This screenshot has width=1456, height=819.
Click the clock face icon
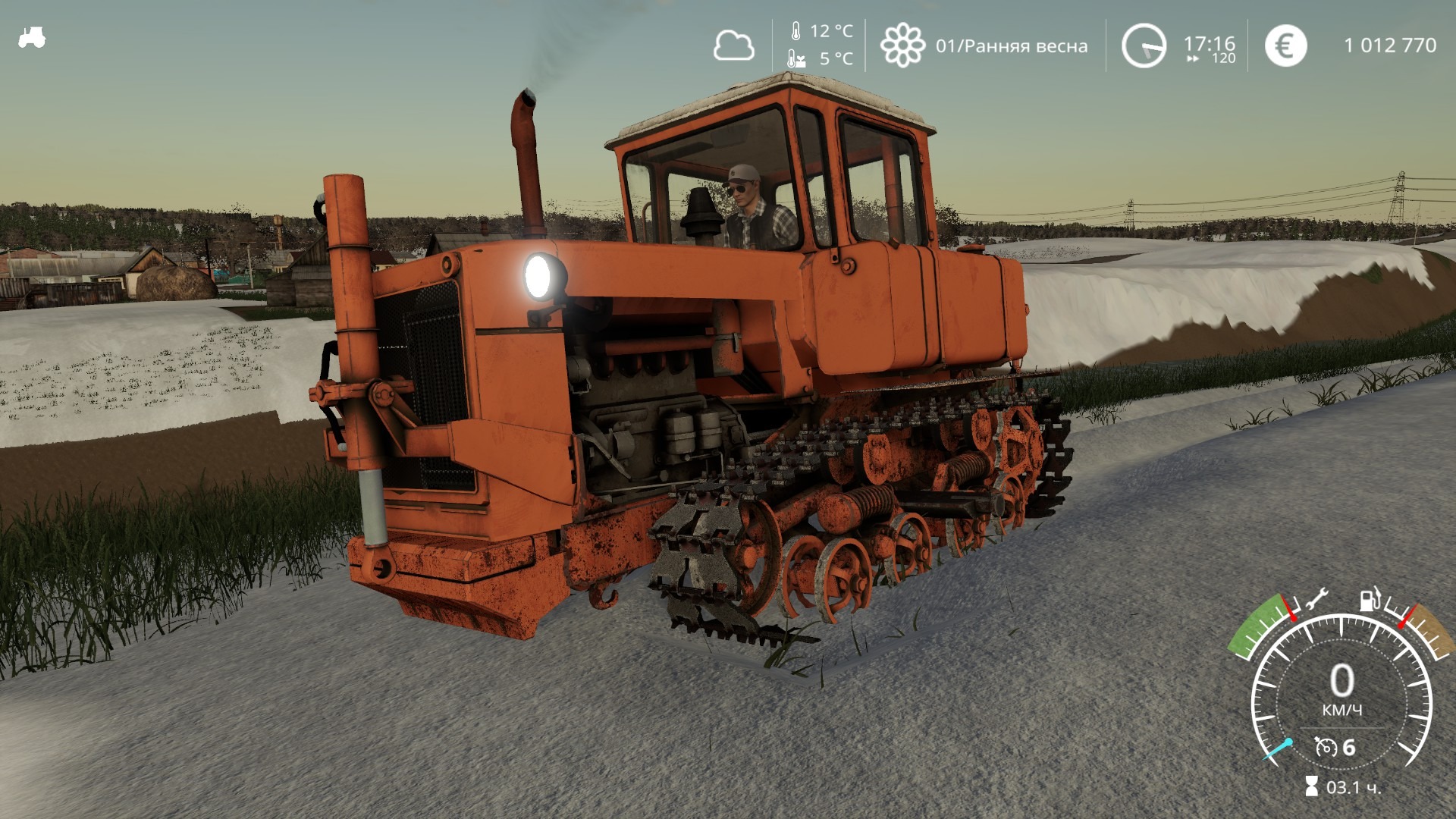coord(1145,45)
